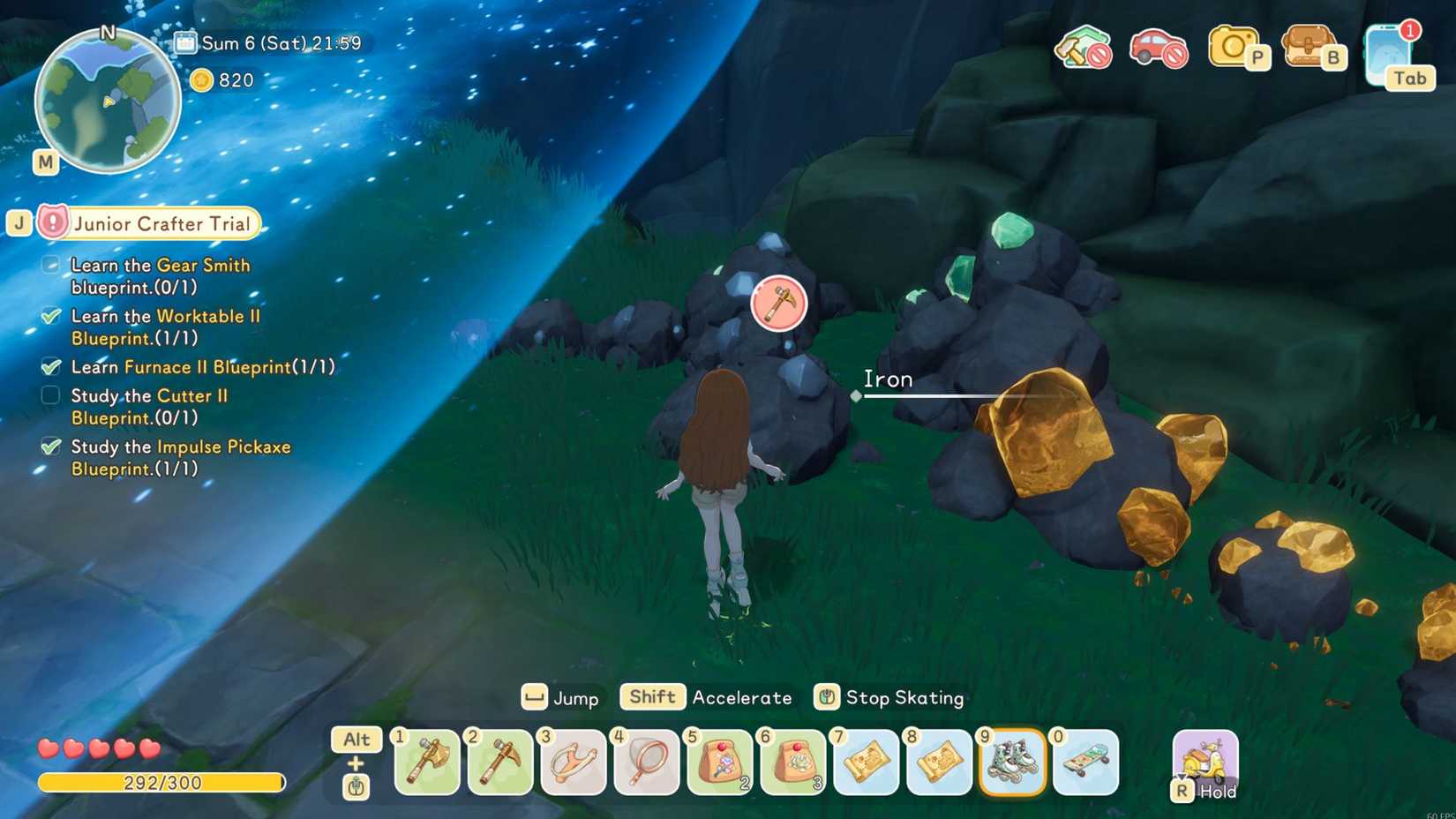Click the Jump control prompt
Screen dimensions: 1456x819
560,698
